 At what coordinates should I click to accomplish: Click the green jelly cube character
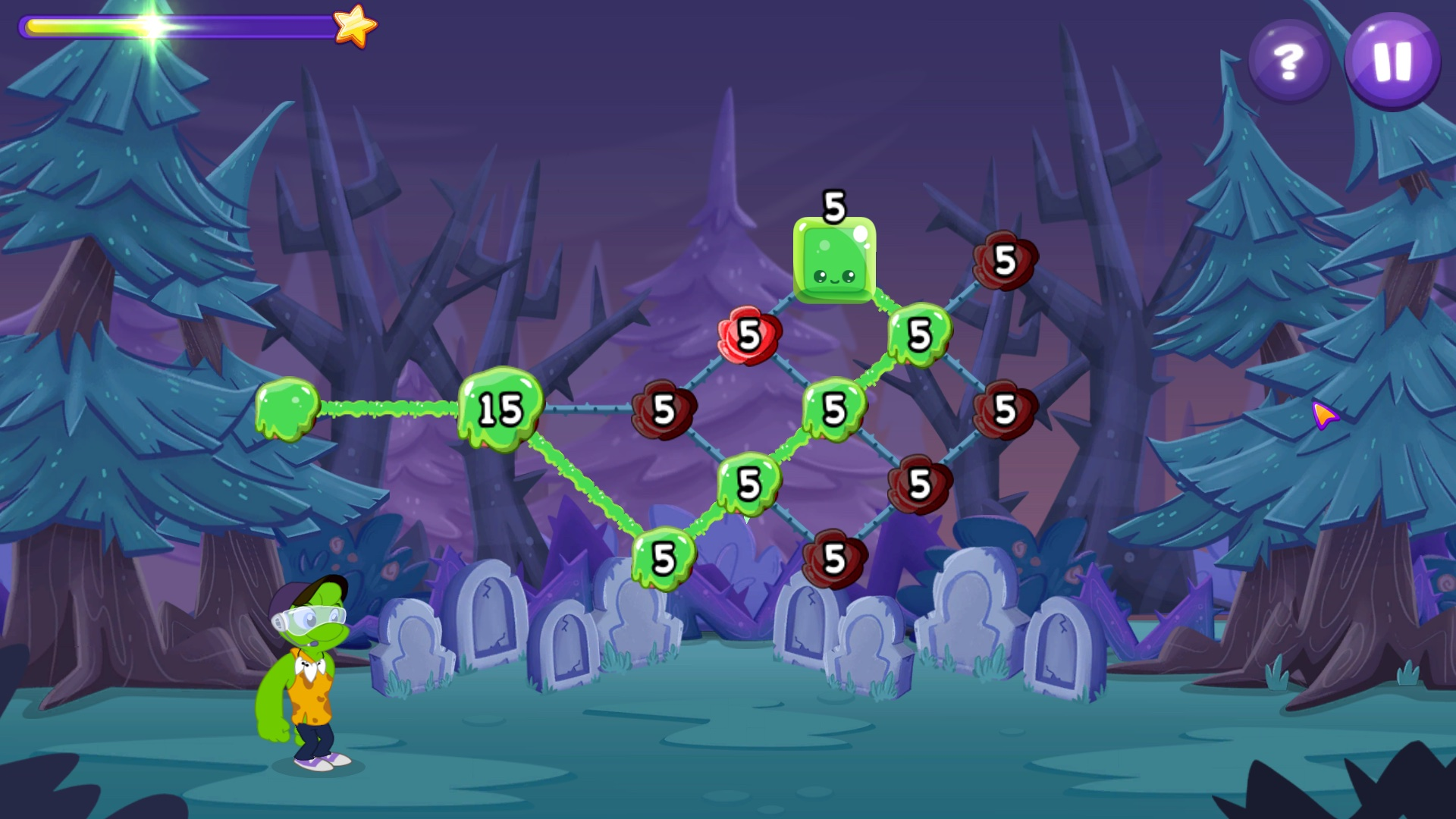(x=834, y=260)
